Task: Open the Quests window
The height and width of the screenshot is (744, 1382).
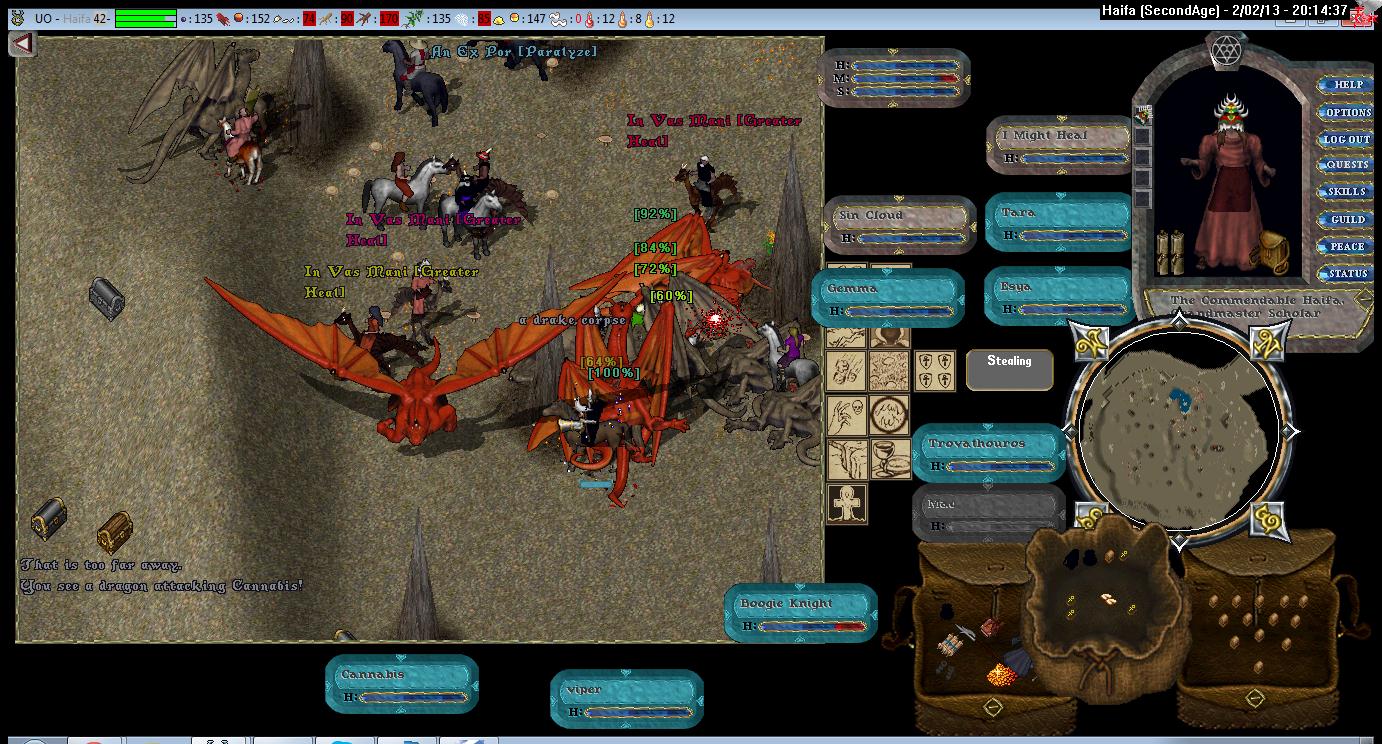Action: point(1347,165)
